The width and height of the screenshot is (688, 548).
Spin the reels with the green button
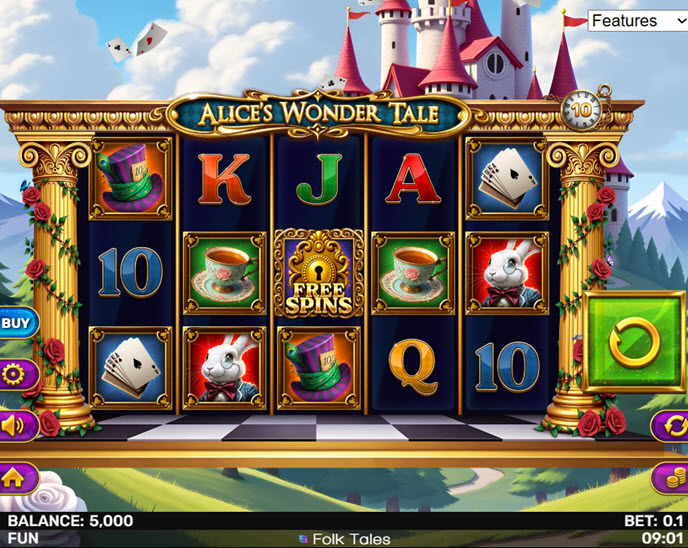(636, 343)
